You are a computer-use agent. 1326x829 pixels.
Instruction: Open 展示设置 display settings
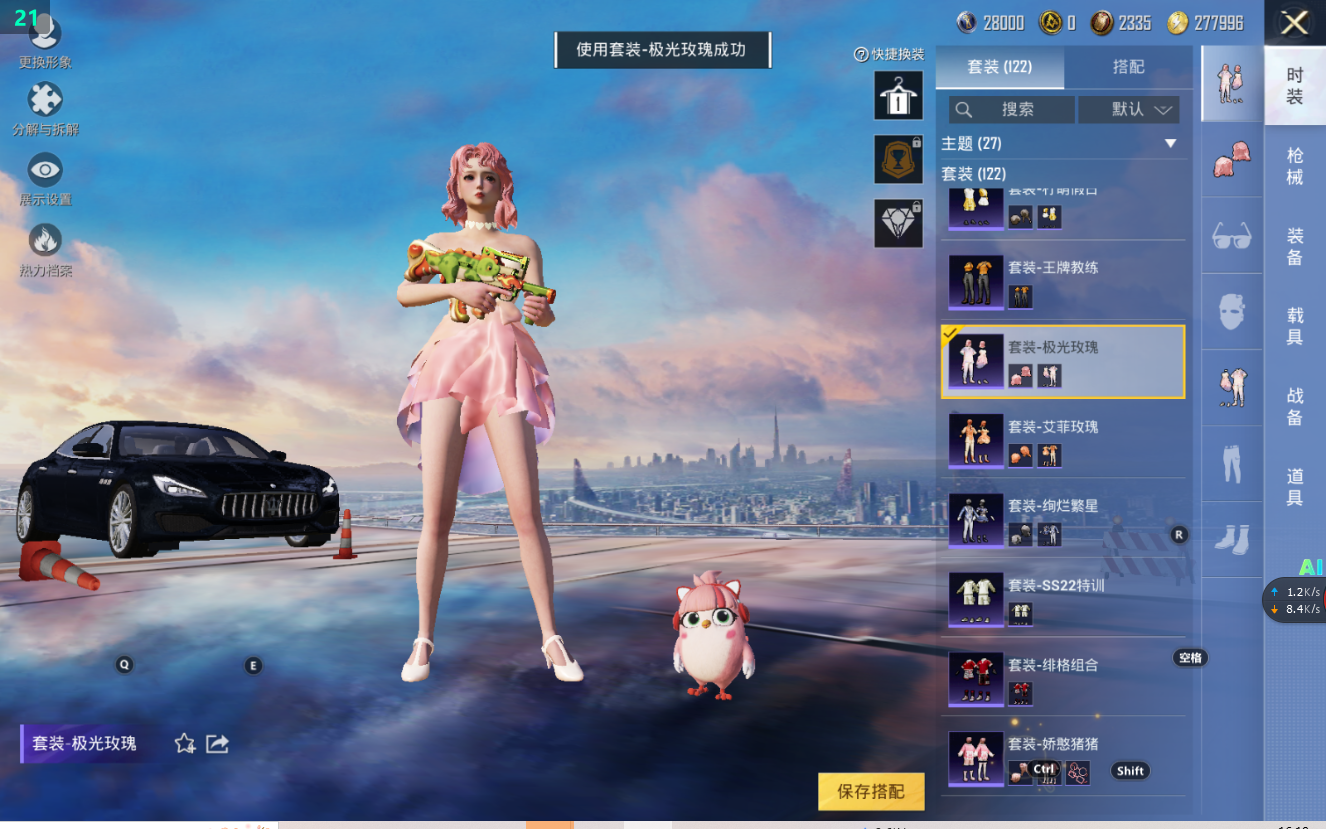(x=45, y=178)
